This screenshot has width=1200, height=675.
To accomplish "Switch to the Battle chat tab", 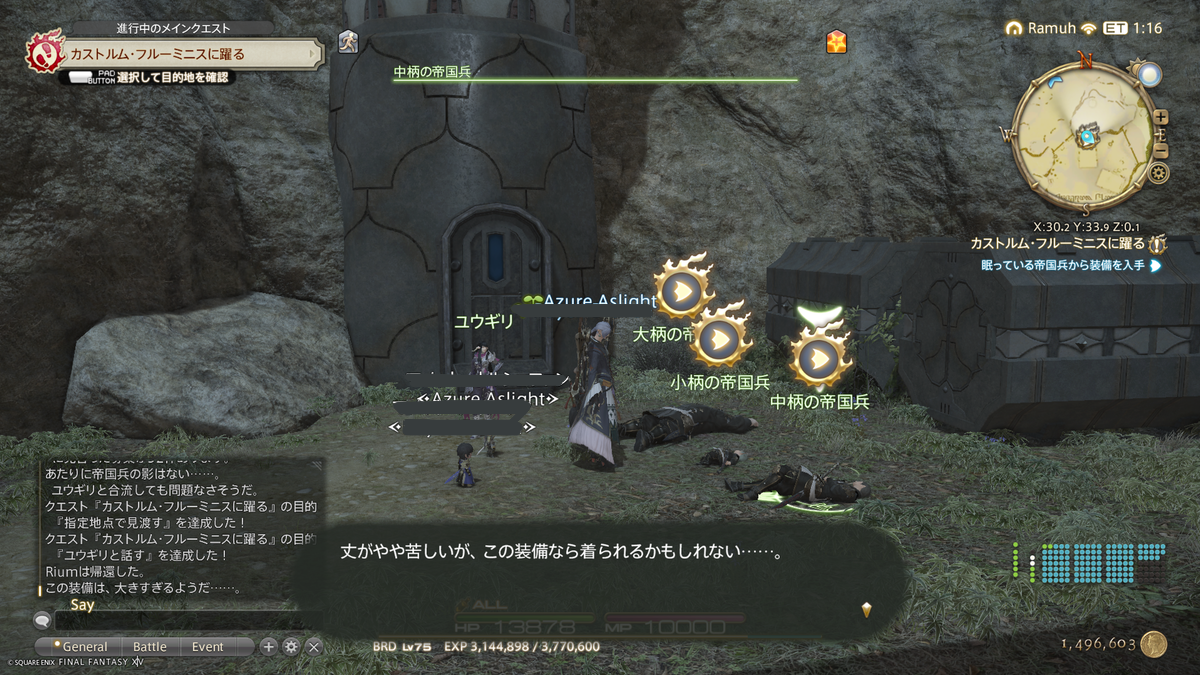I will [150, 647].
